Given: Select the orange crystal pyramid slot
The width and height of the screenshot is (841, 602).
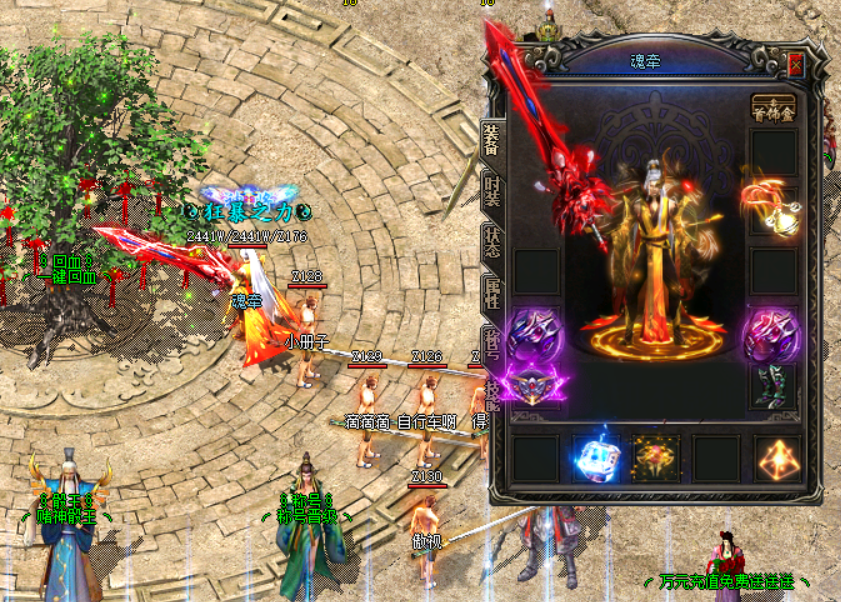Looking at the screenshot, I should (x=776, y=458).
